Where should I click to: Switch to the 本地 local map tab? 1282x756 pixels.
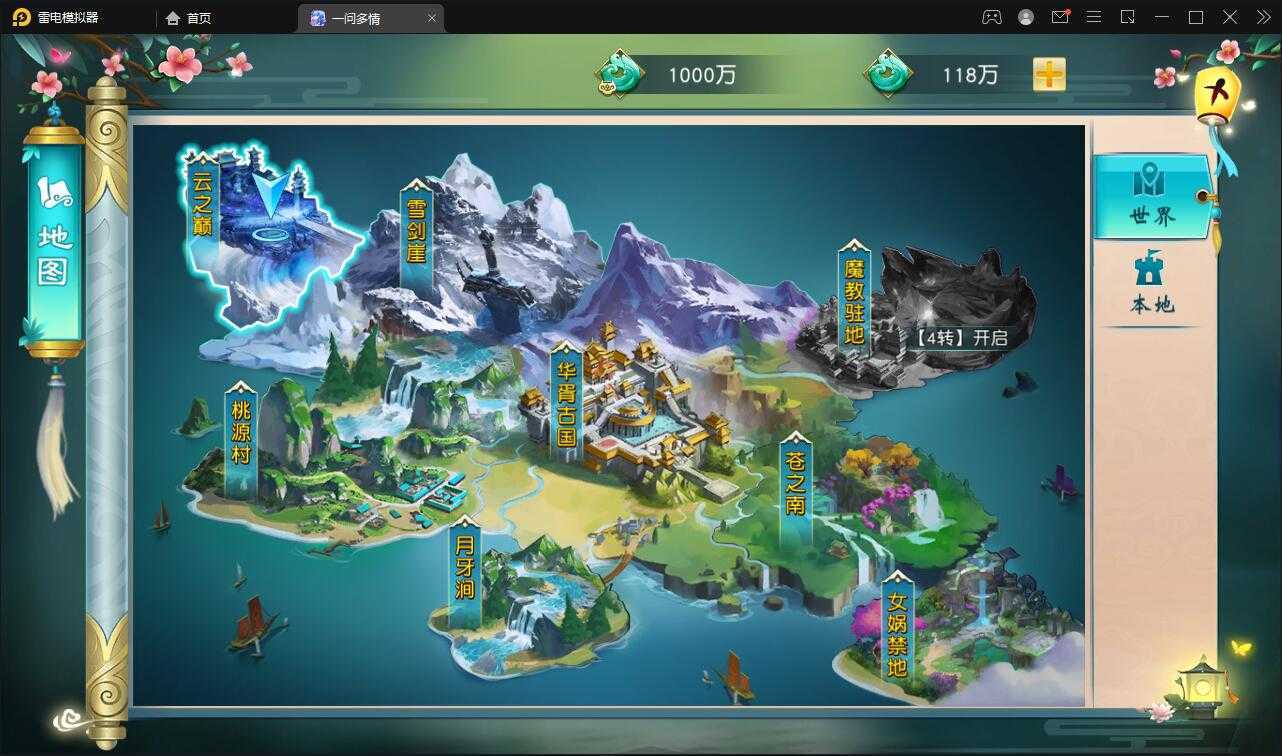coord(1152,284)
